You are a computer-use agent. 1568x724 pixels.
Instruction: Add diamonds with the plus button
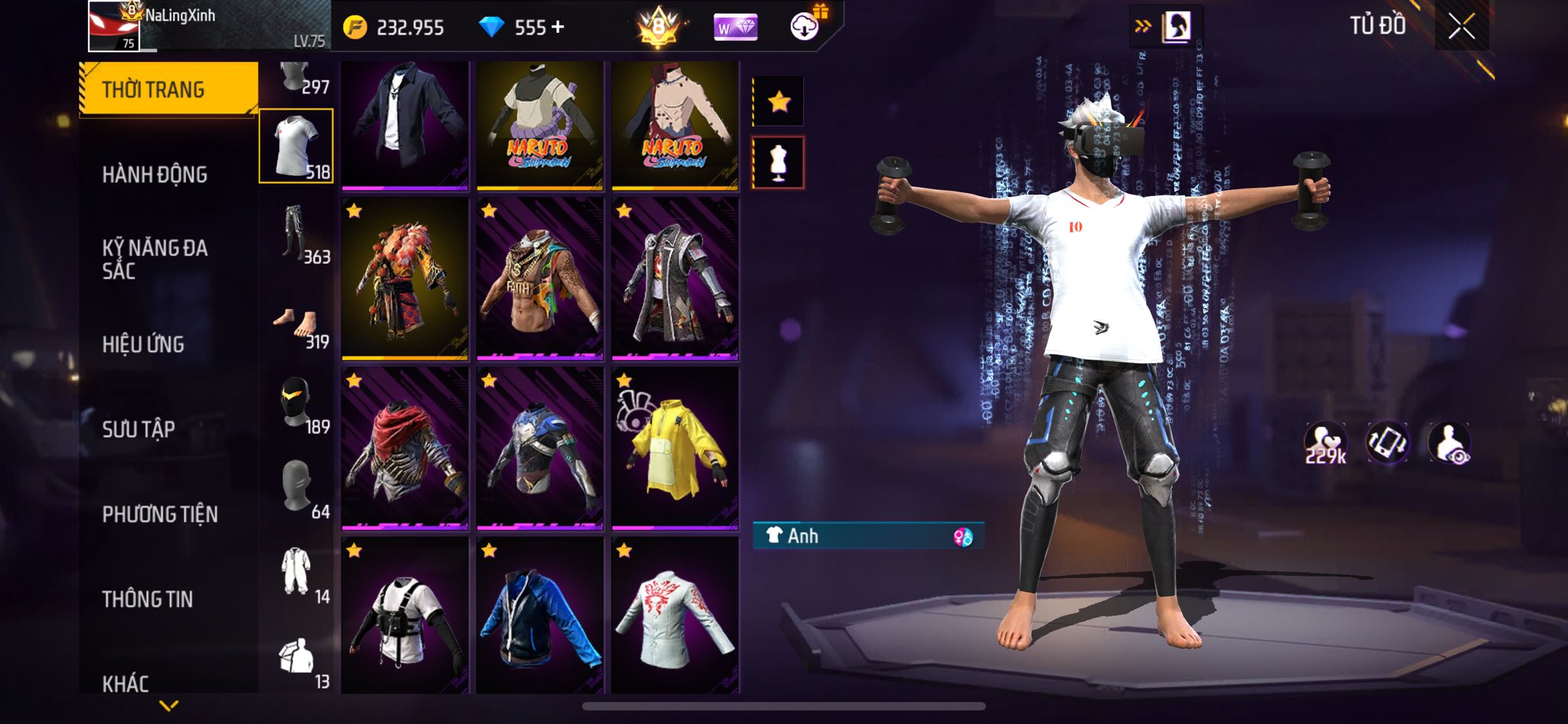pos(558,28)
